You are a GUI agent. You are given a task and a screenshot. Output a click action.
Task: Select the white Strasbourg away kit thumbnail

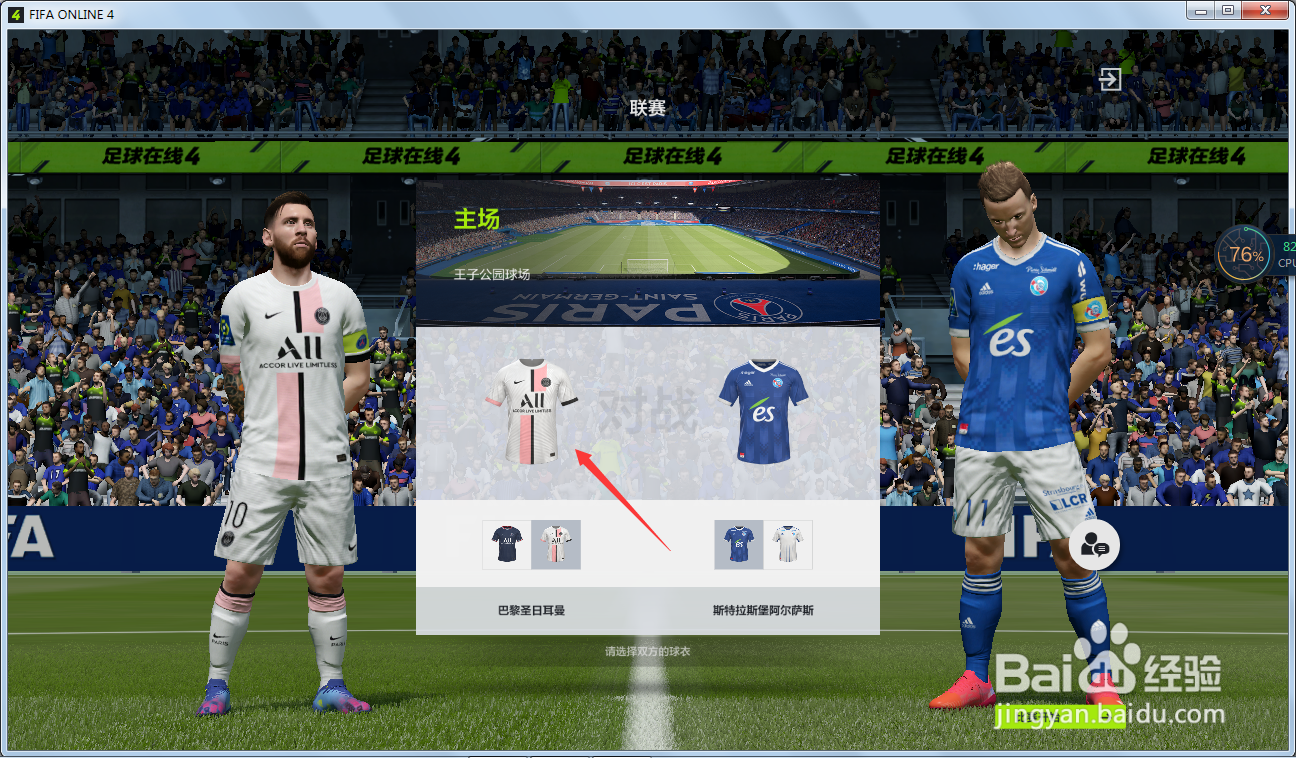[x=787, y=545]
